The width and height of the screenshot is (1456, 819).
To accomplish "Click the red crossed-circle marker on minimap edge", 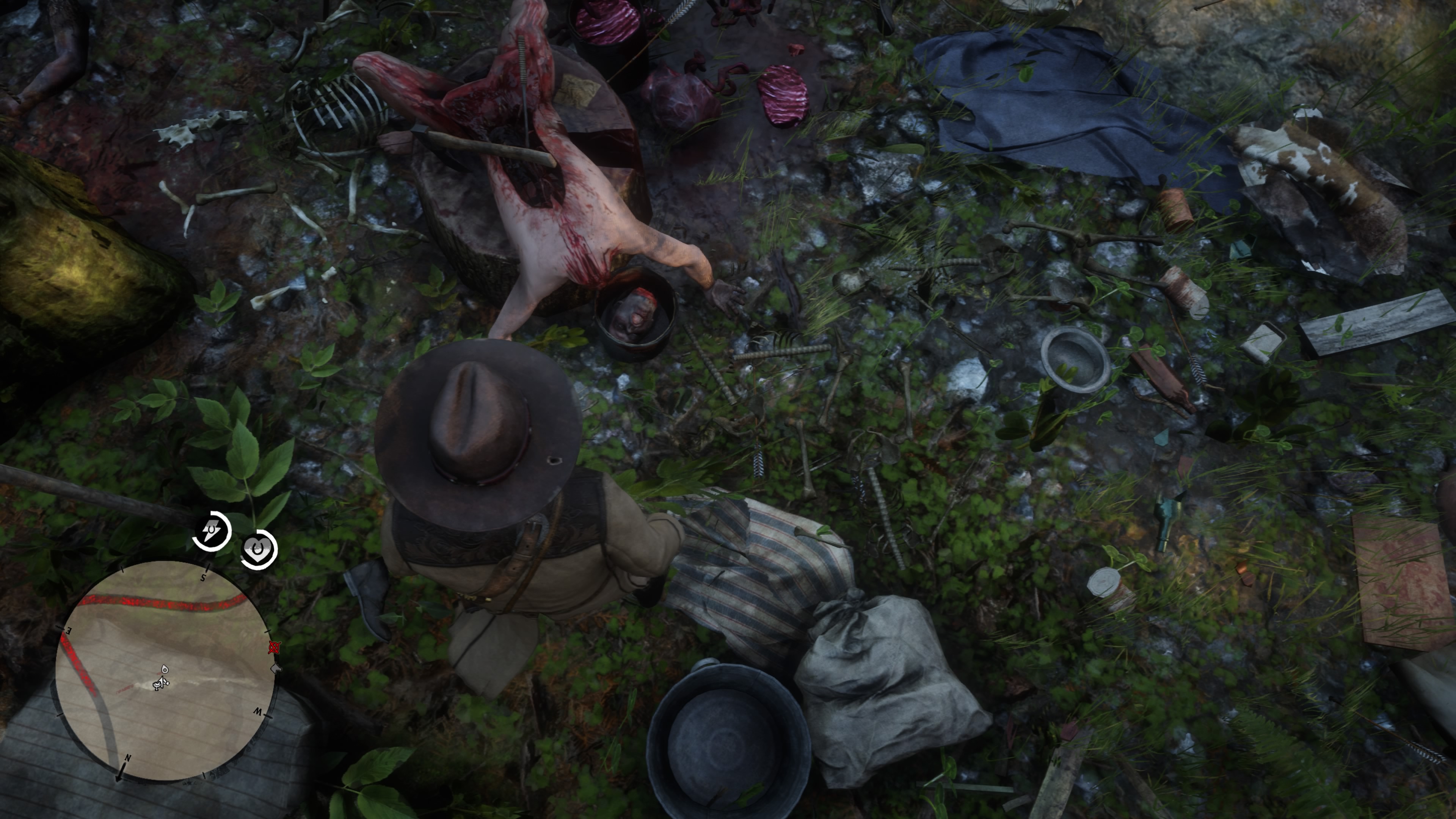I will [274, 647].
